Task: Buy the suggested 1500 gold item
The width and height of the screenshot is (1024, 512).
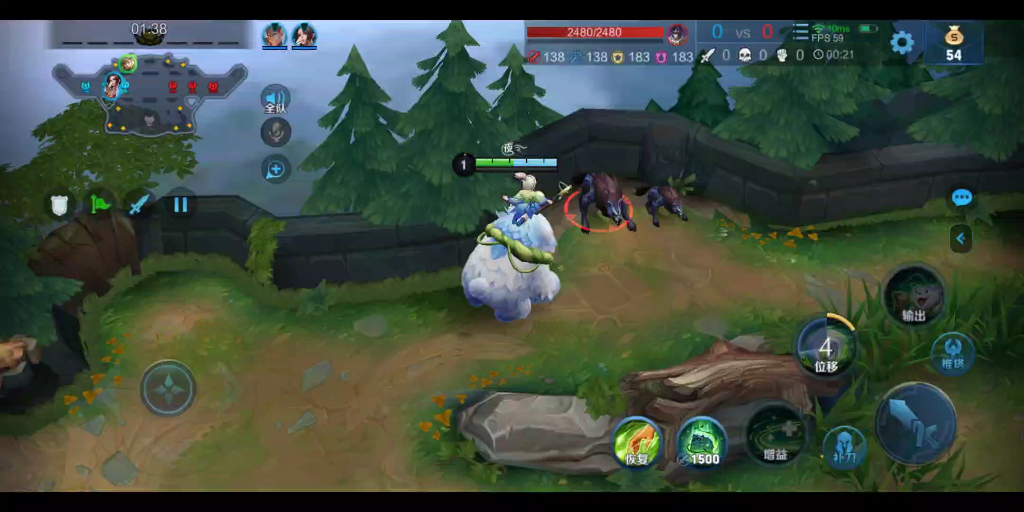Action: click(x=702, y=442)
